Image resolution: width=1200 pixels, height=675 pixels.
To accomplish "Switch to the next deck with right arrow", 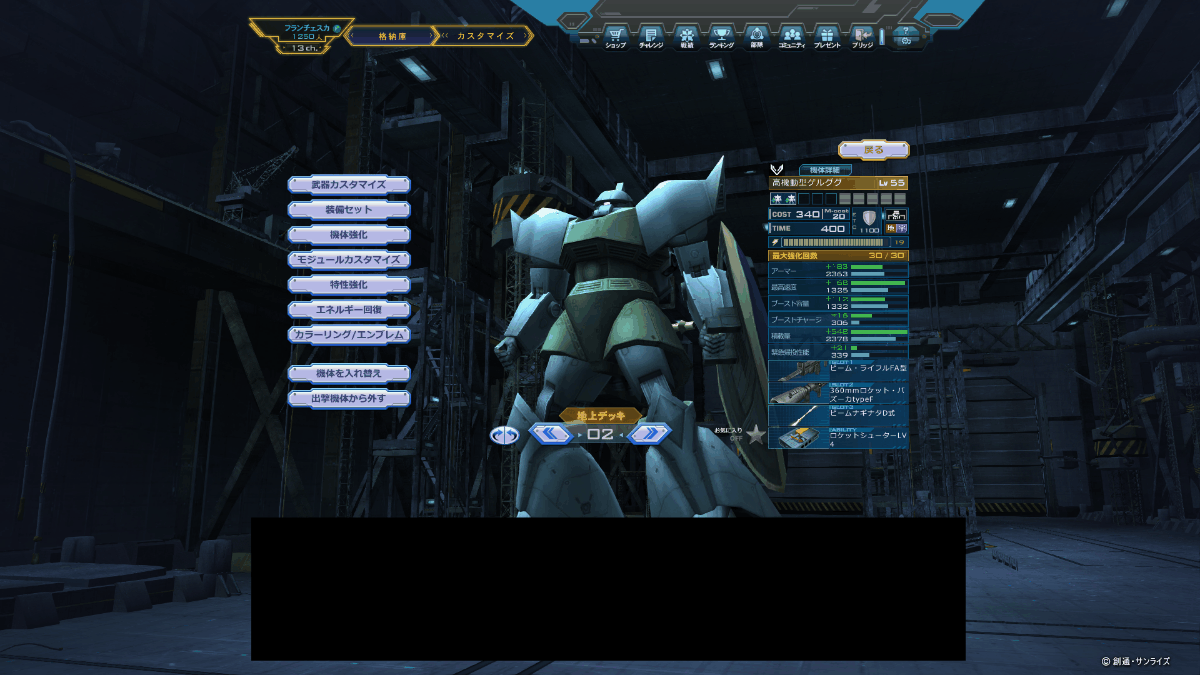I will (649, 434).
